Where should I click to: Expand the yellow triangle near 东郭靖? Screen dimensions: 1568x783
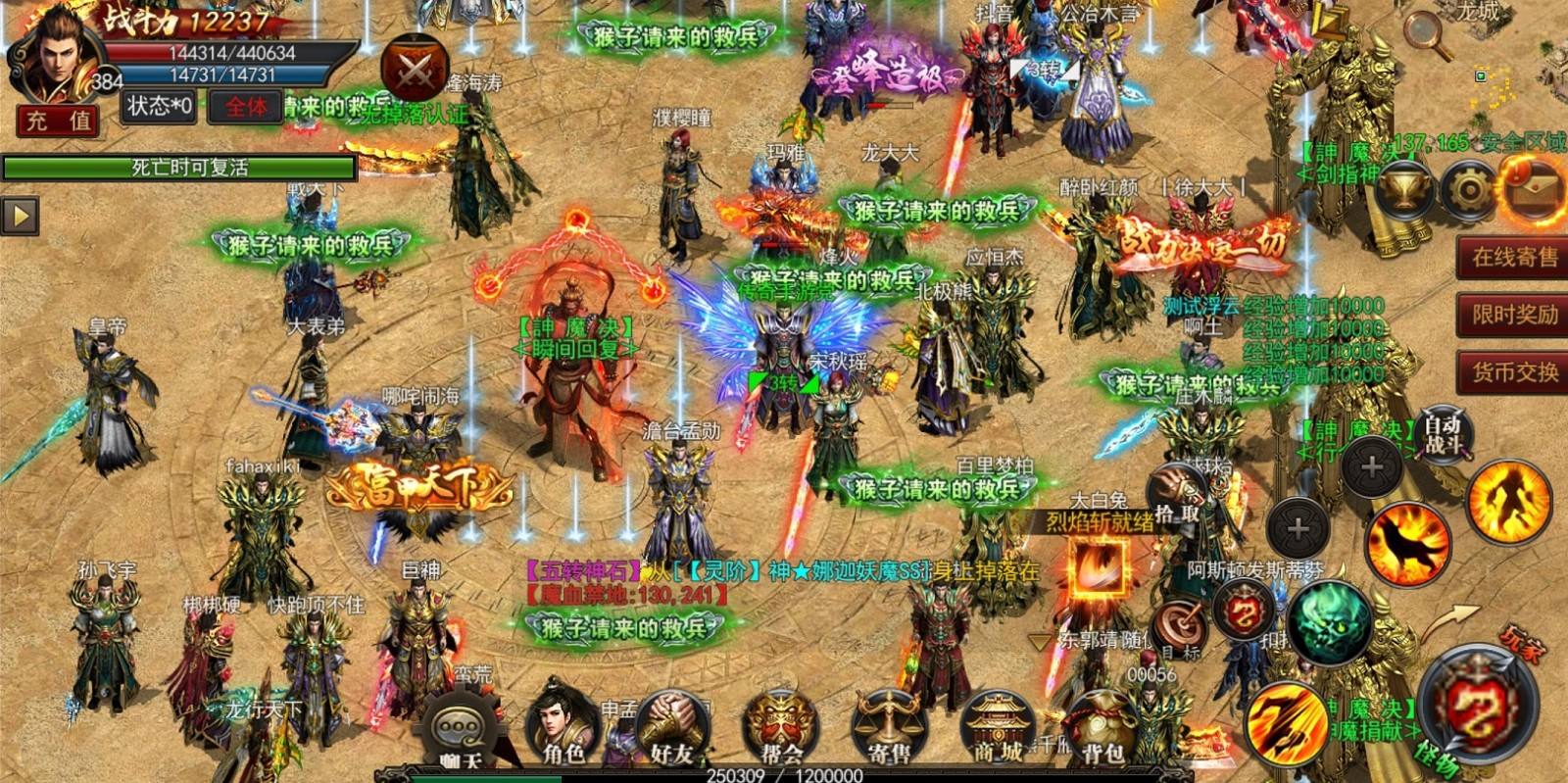point(1039,643)
